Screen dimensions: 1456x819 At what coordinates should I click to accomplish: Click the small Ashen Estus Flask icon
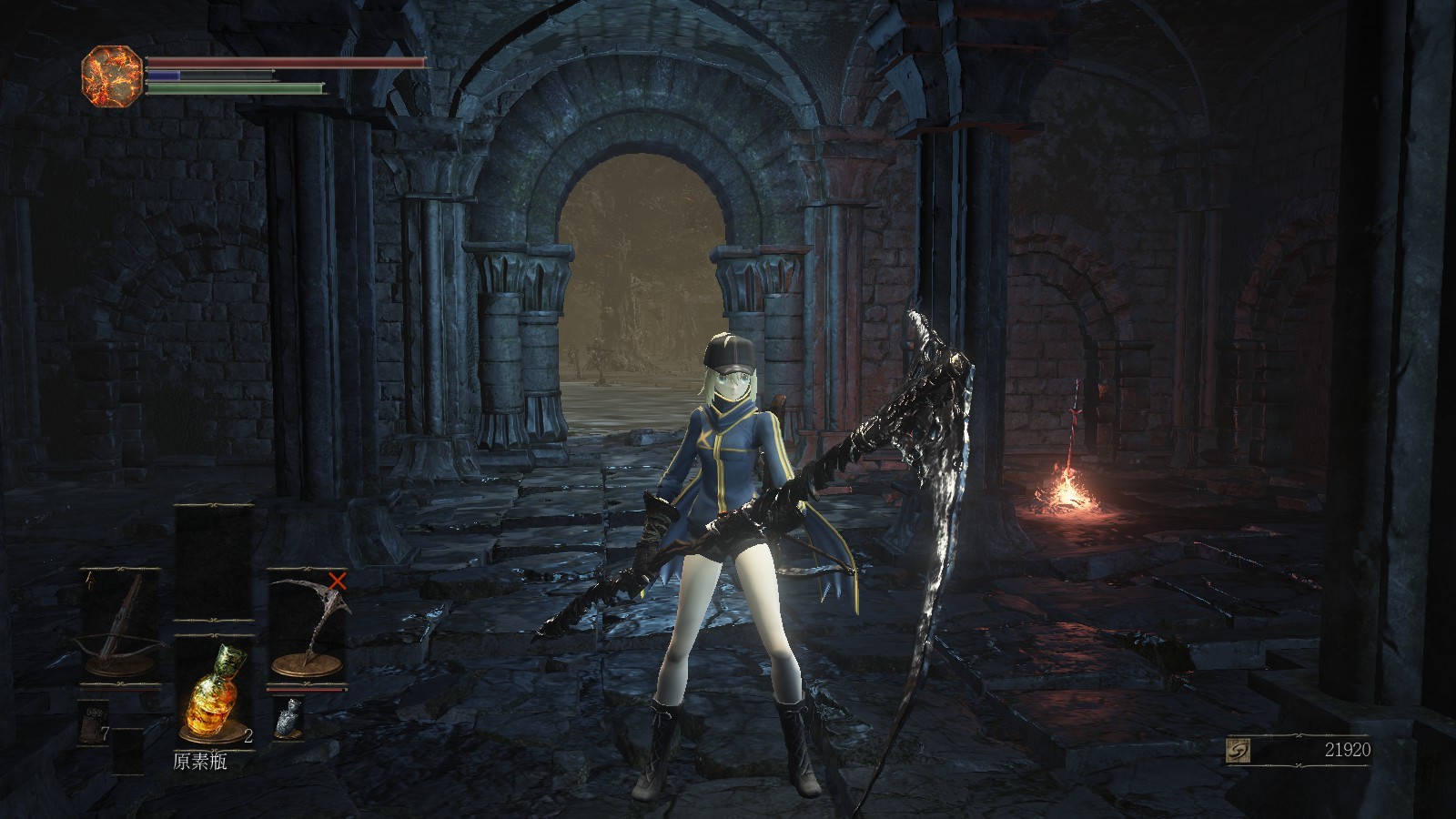tap(289, 719)
